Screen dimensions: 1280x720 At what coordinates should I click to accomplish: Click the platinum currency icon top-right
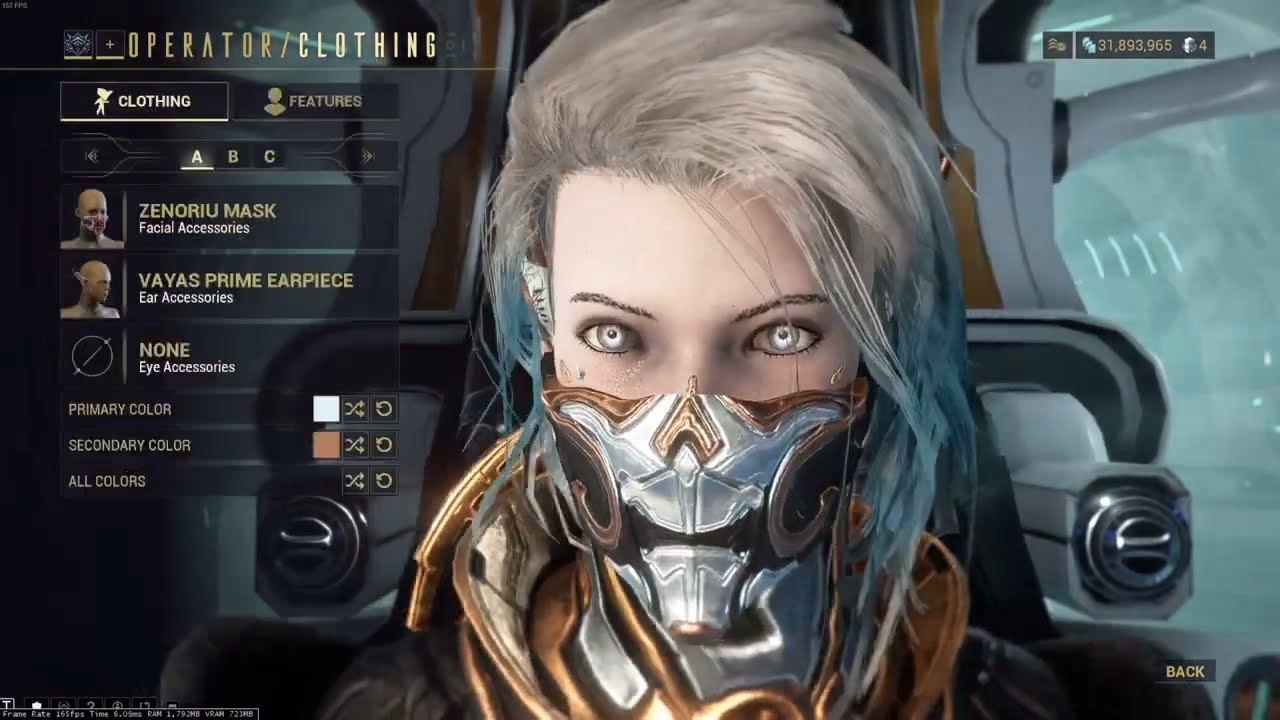coord(1188,45)
